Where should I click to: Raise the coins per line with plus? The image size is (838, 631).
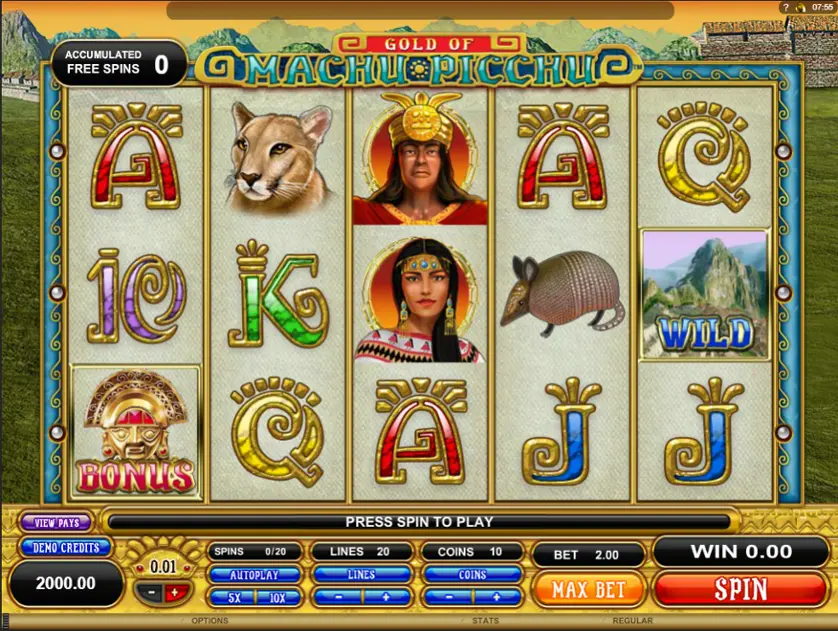[x=497, y=597]
